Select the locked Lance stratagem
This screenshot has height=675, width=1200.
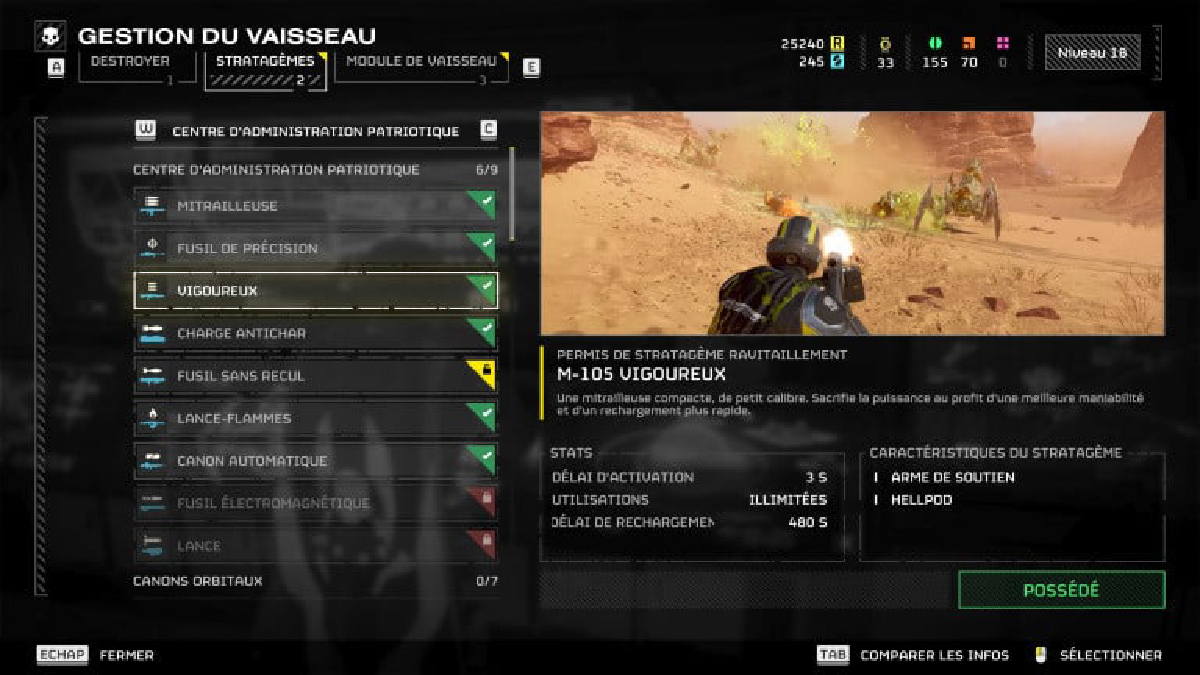click(x=315, y=546)
